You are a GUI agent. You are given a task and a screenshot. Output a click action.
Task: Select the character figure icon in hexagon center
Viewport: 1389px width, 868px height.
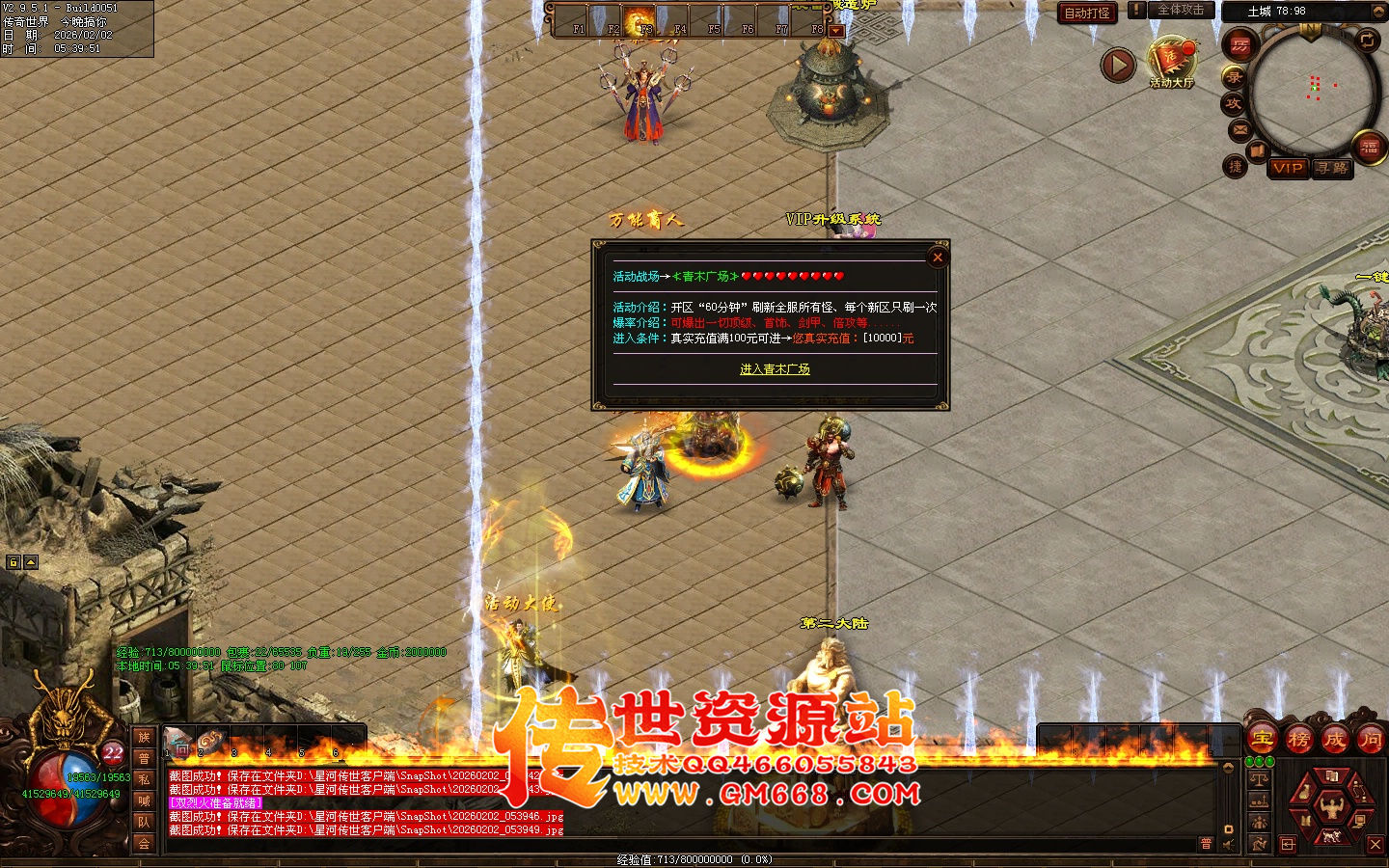[x=1331, y=807]
